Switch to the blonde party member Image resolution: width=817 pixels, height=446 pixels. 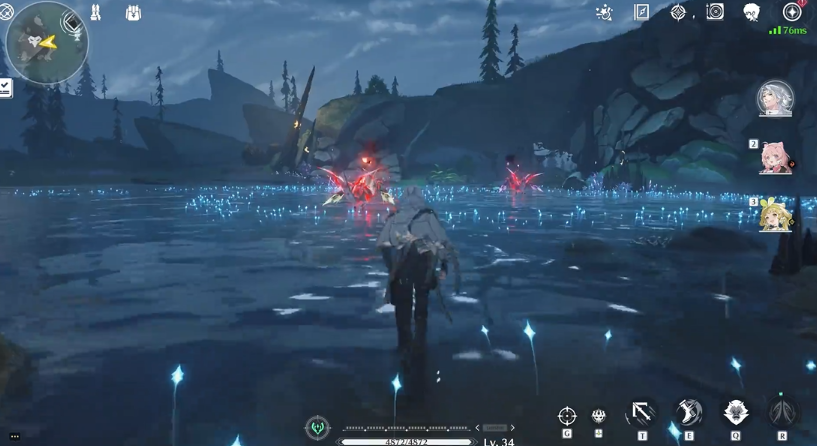776,215
